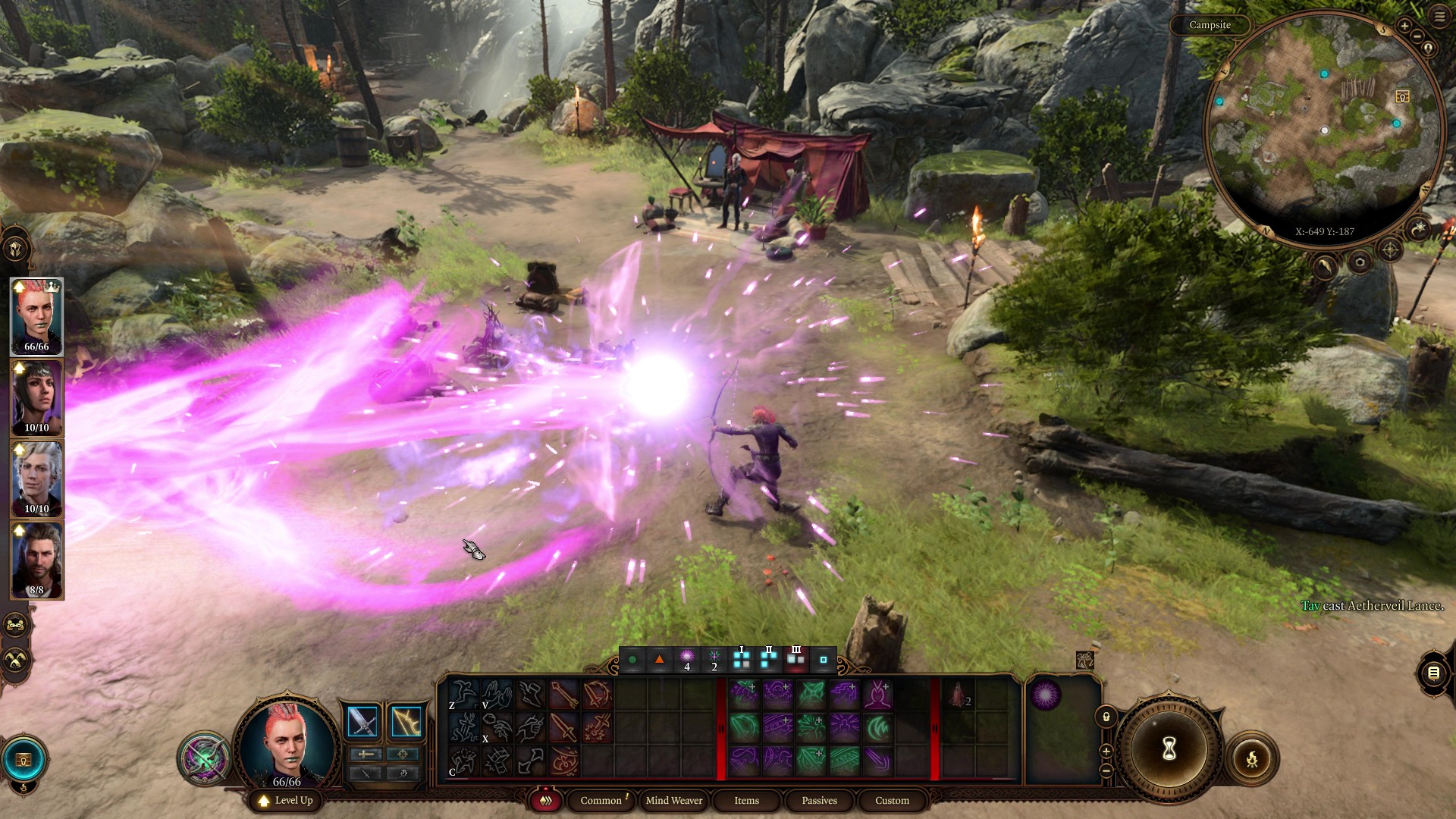Click the camp chest marker on minimap

click(1402, 97)
